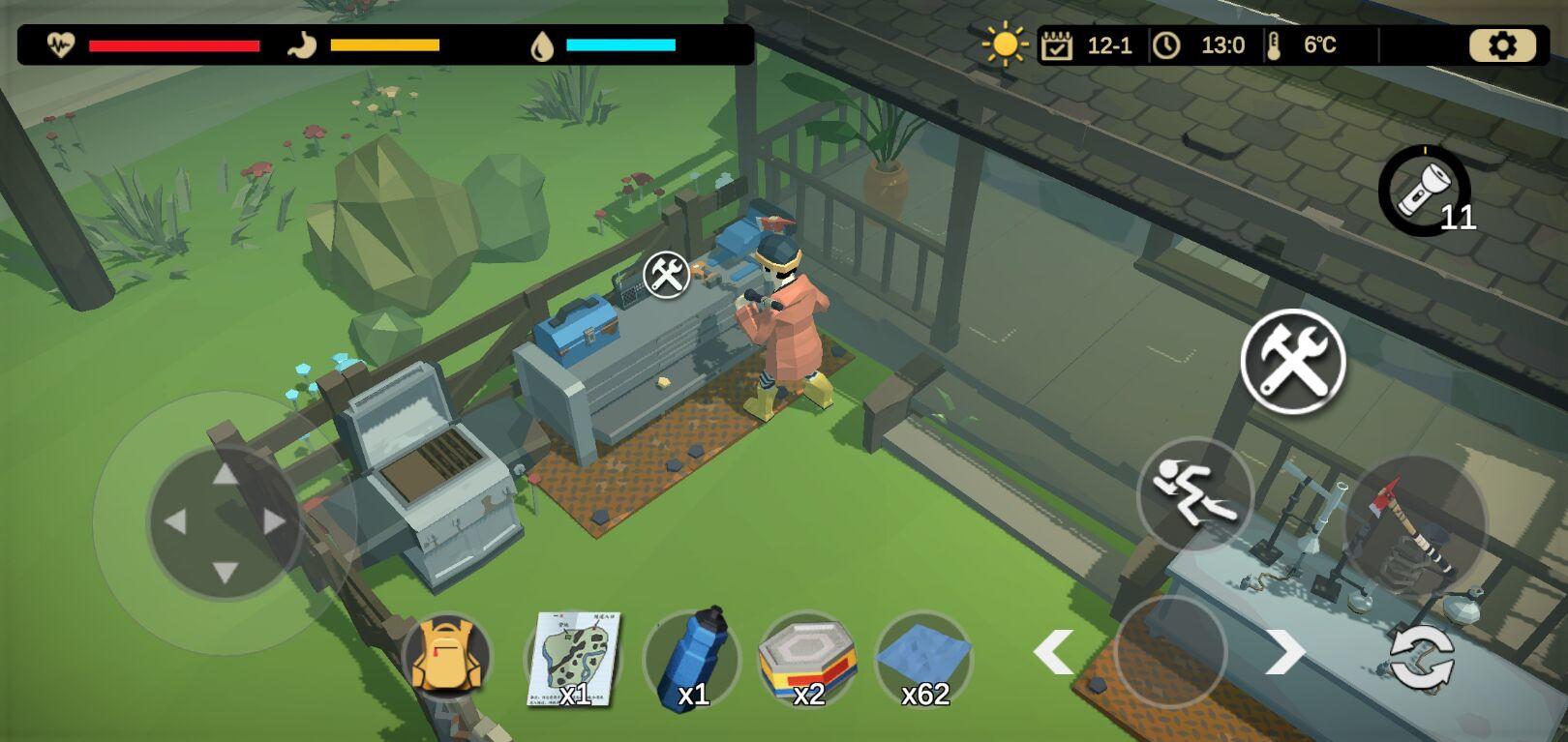This screenshot has width=1568, height=742.
Task: Tap the workbench crafting prompt icon
Action: 667,275
